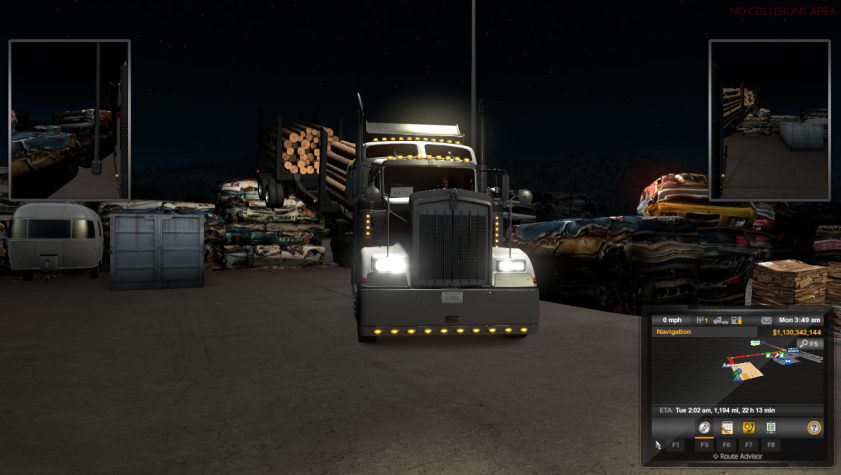The width and height of the screenshot is (841, 475).
Task: Show the truck info tab
Action: [x=771, y=428]
